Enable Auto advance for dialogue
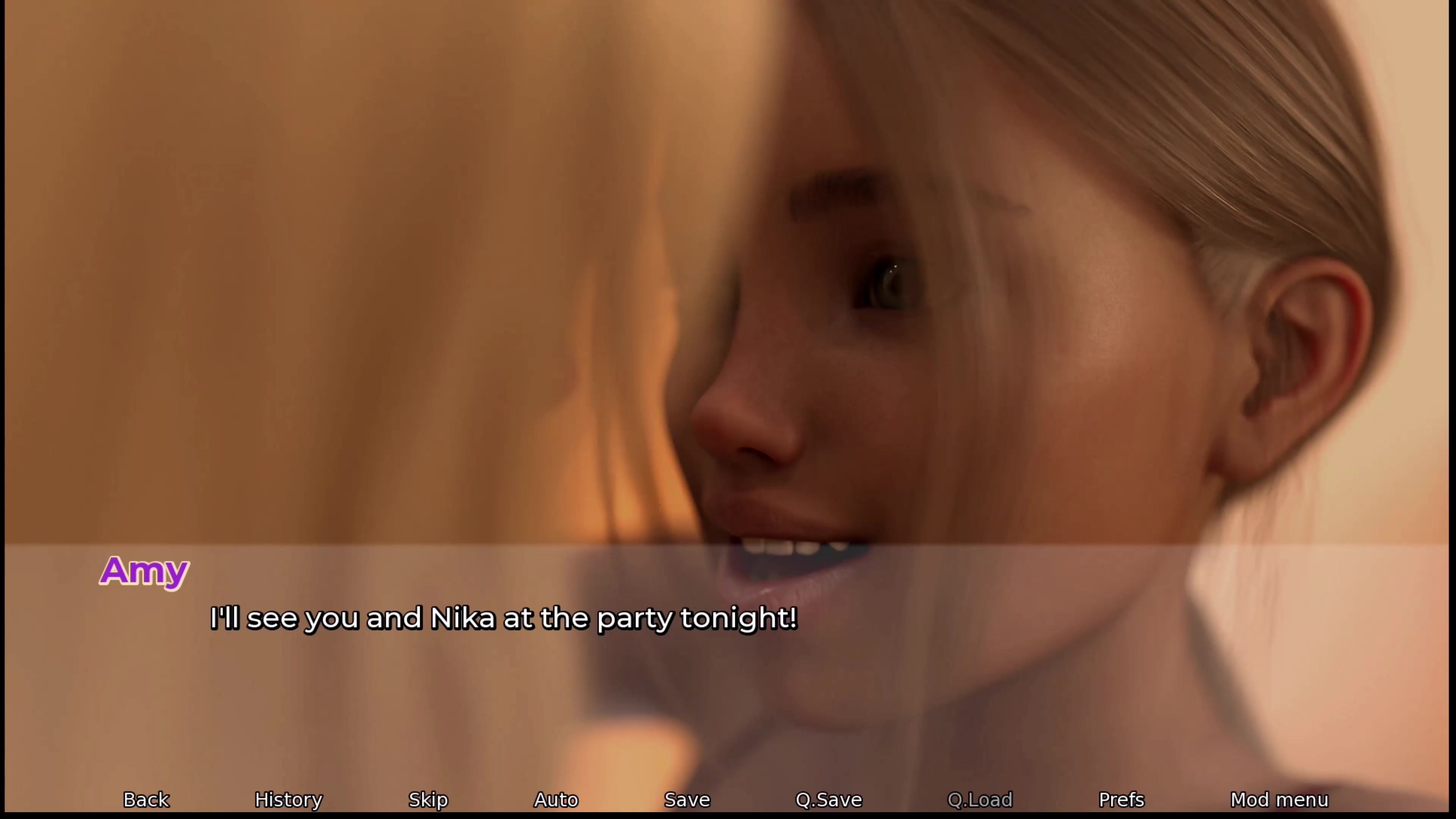The image size is (1456, 819). 556,800
